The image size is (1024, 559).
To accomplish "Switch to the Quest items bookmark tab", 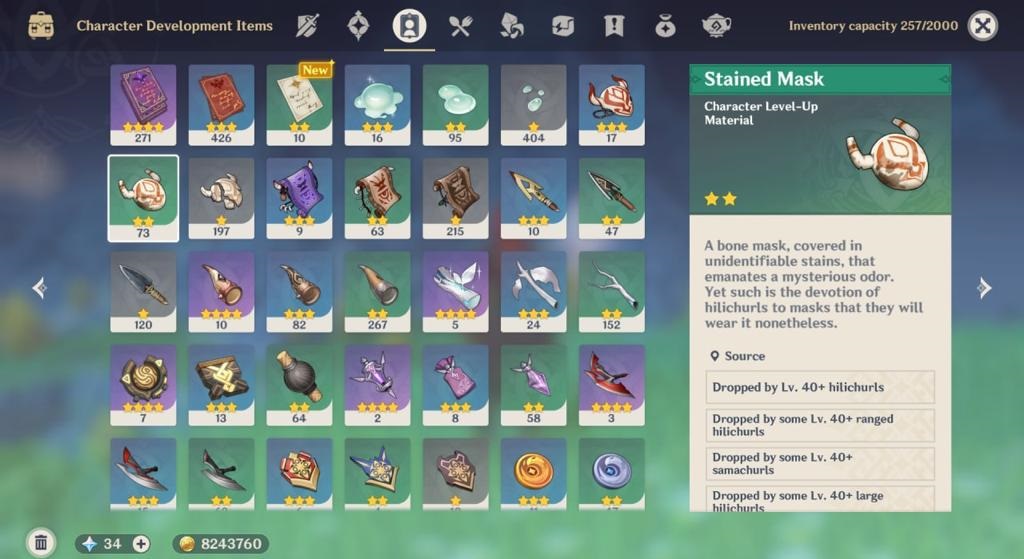I will (x=614, y=26).
